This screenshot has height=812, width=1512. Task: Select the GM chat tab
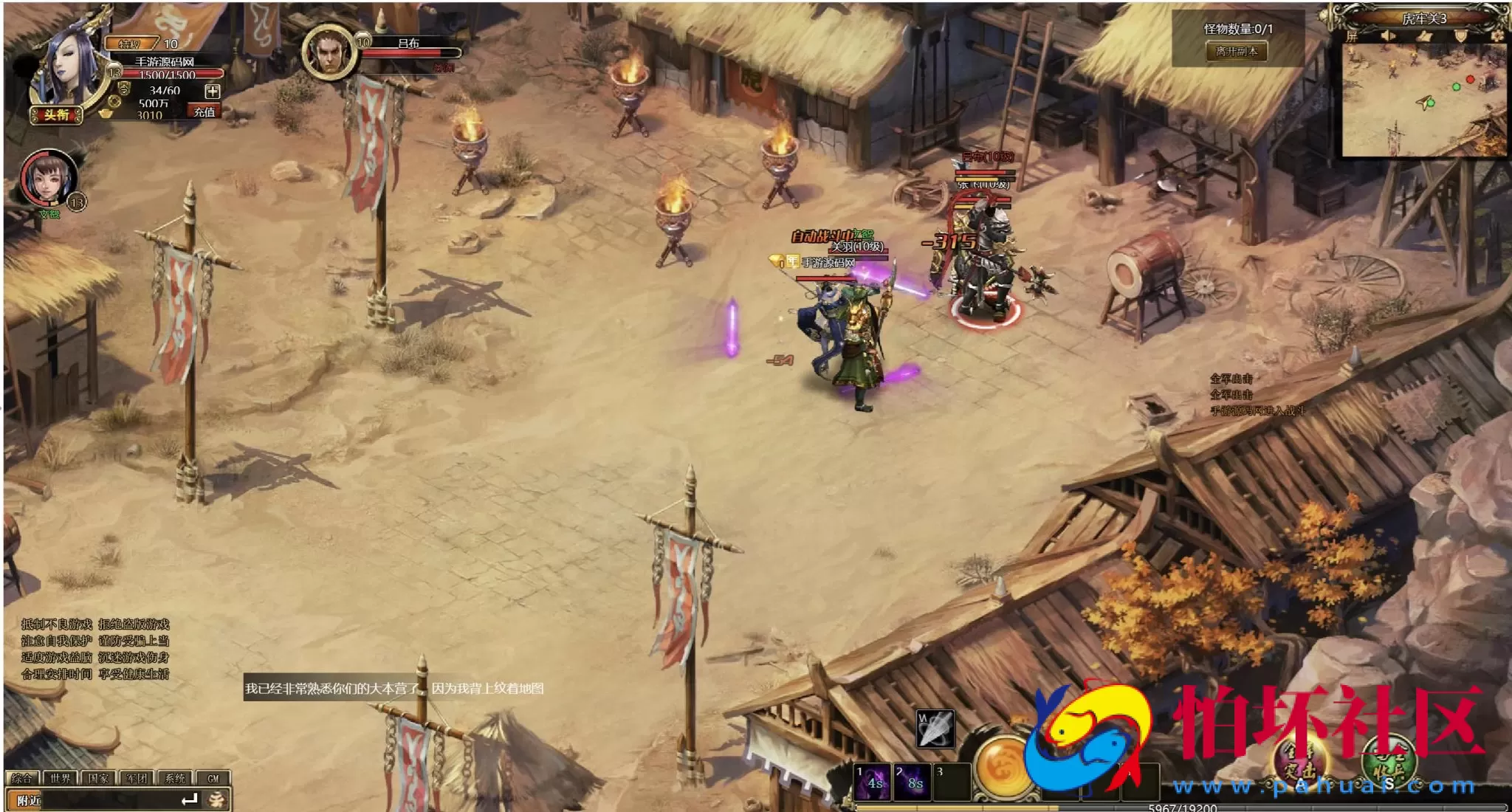click(213, 778)
